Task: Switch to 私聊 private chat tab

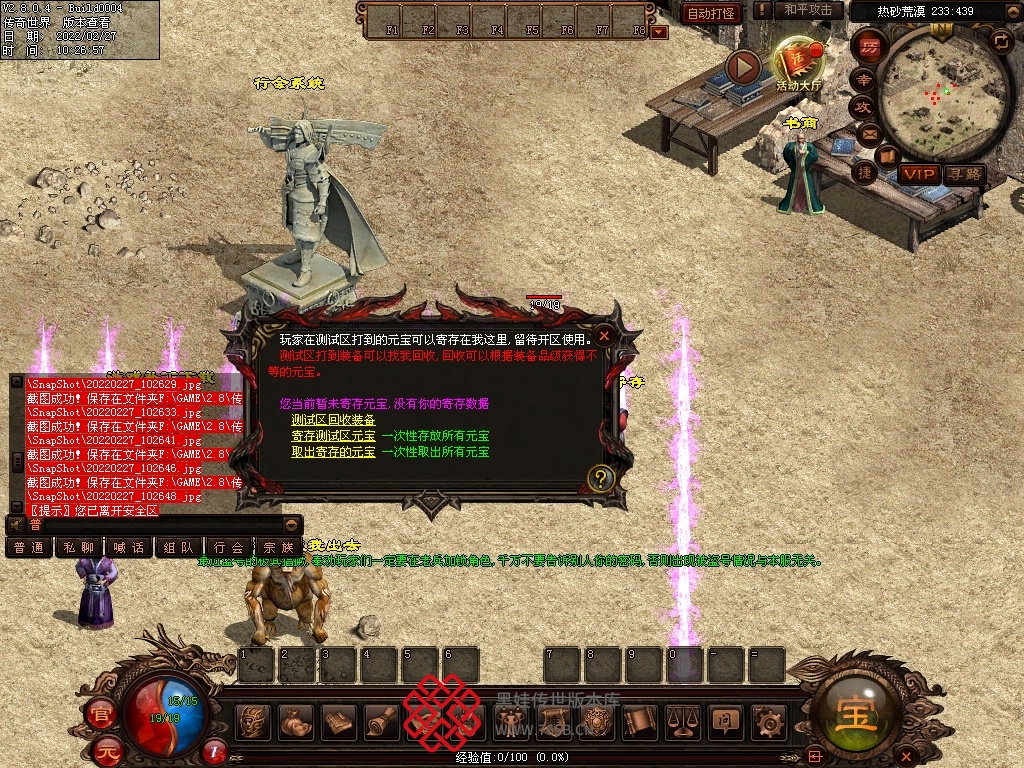Action: pos(79,548)
